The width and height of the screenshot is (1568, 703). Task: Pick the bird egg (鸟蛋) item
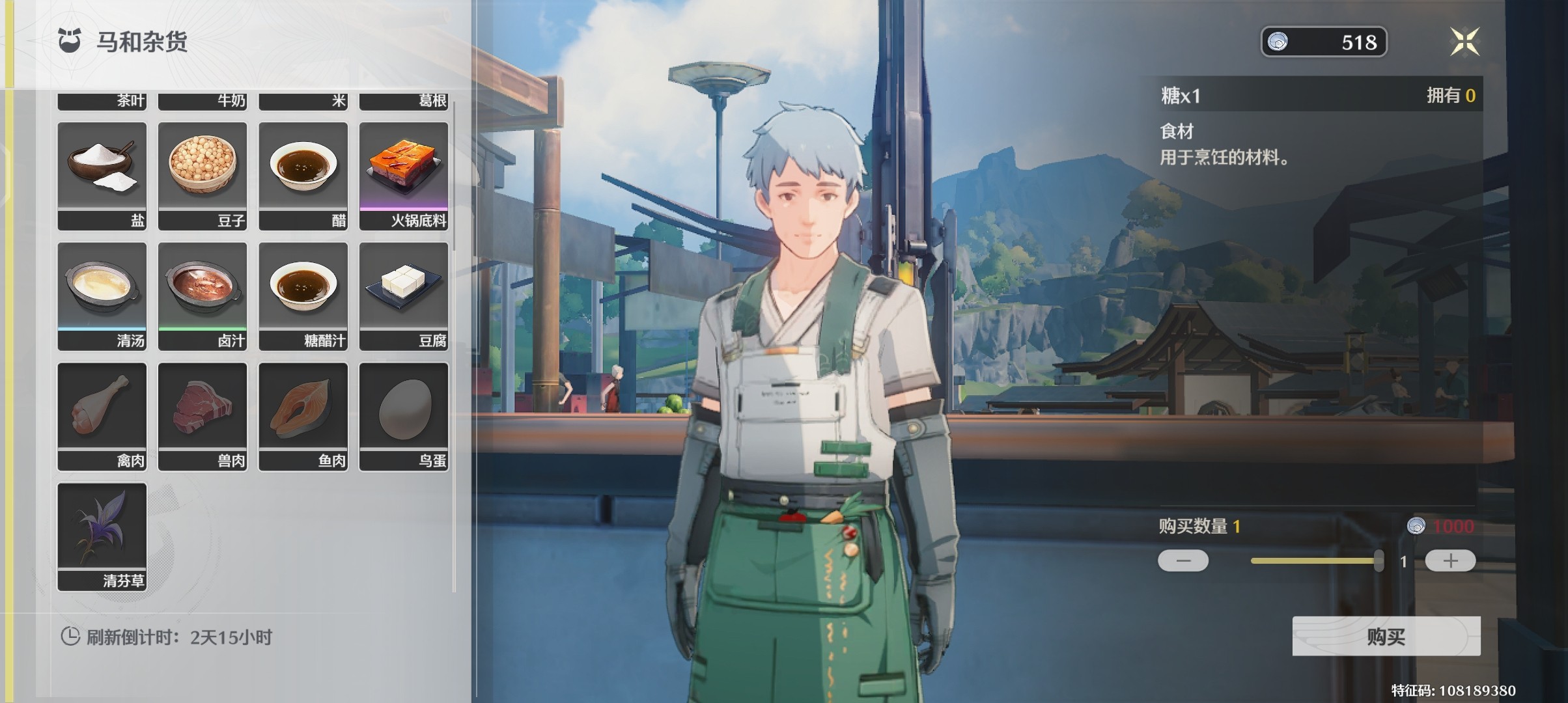(404, 415)
